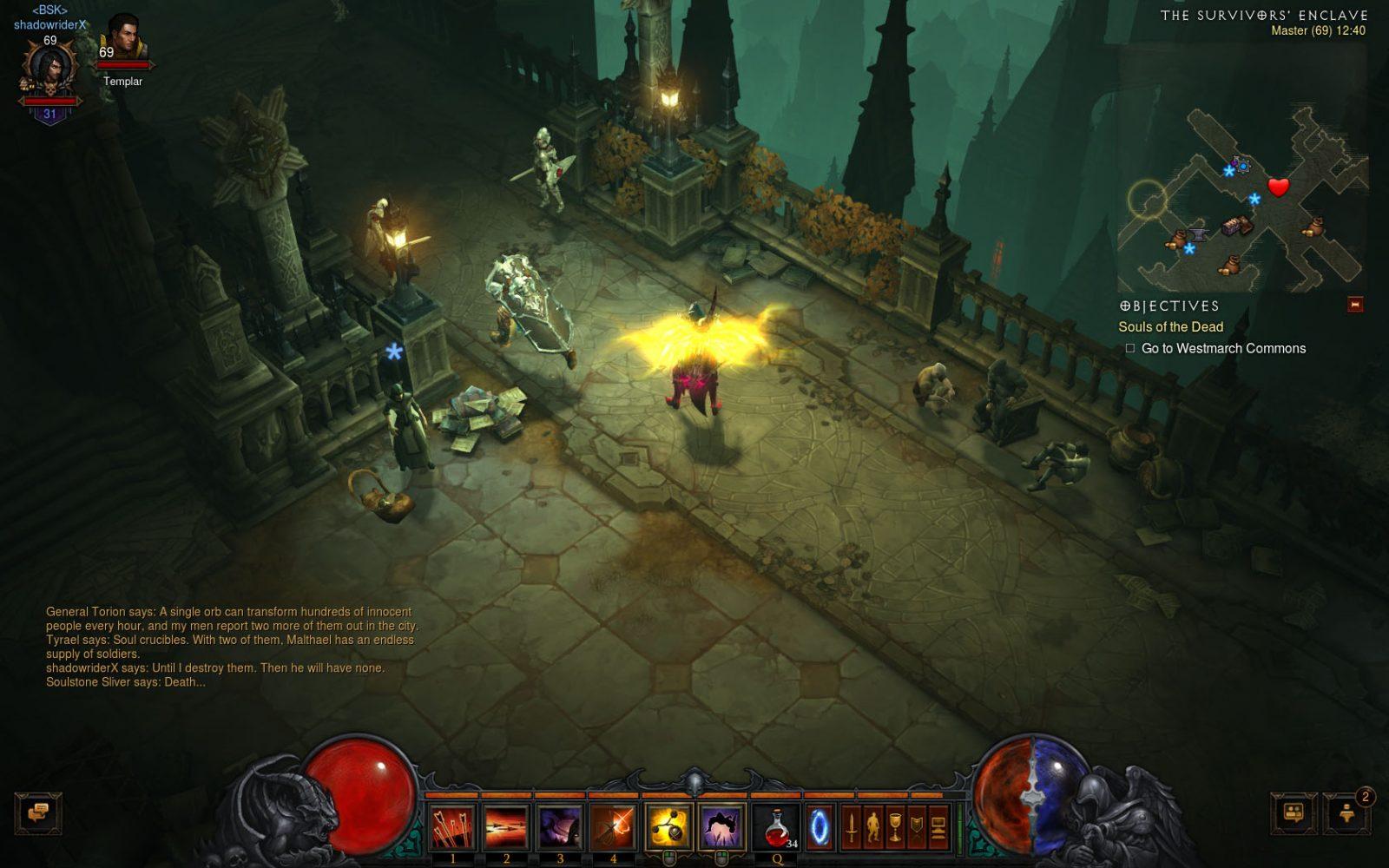This screenshot has height=868, width=1389.
Task: Select the purple vault right-mouse skill
Action: pyautogui.click(x=721, y=825)
